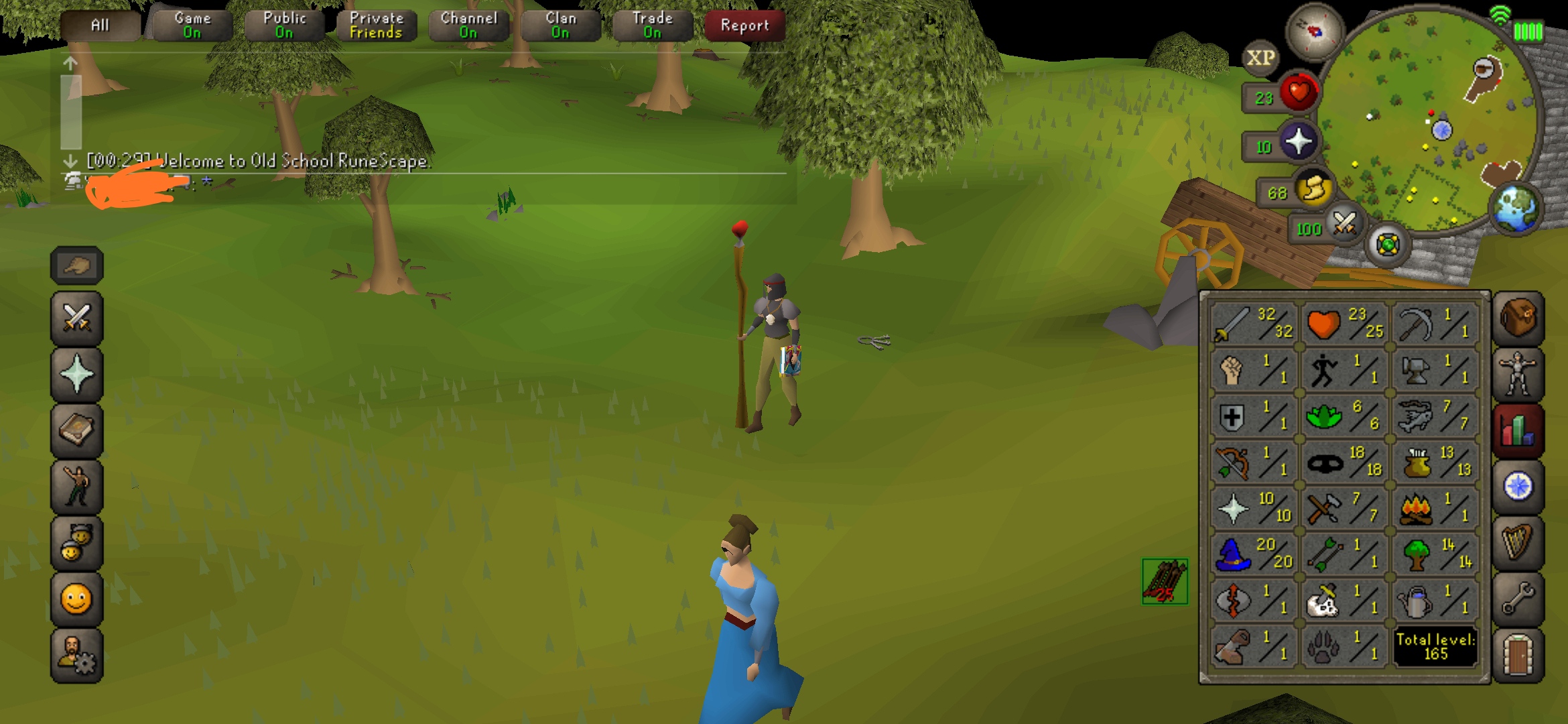Toggle Public chat off
Viewport: 1568px width, 724px height.
283,23
